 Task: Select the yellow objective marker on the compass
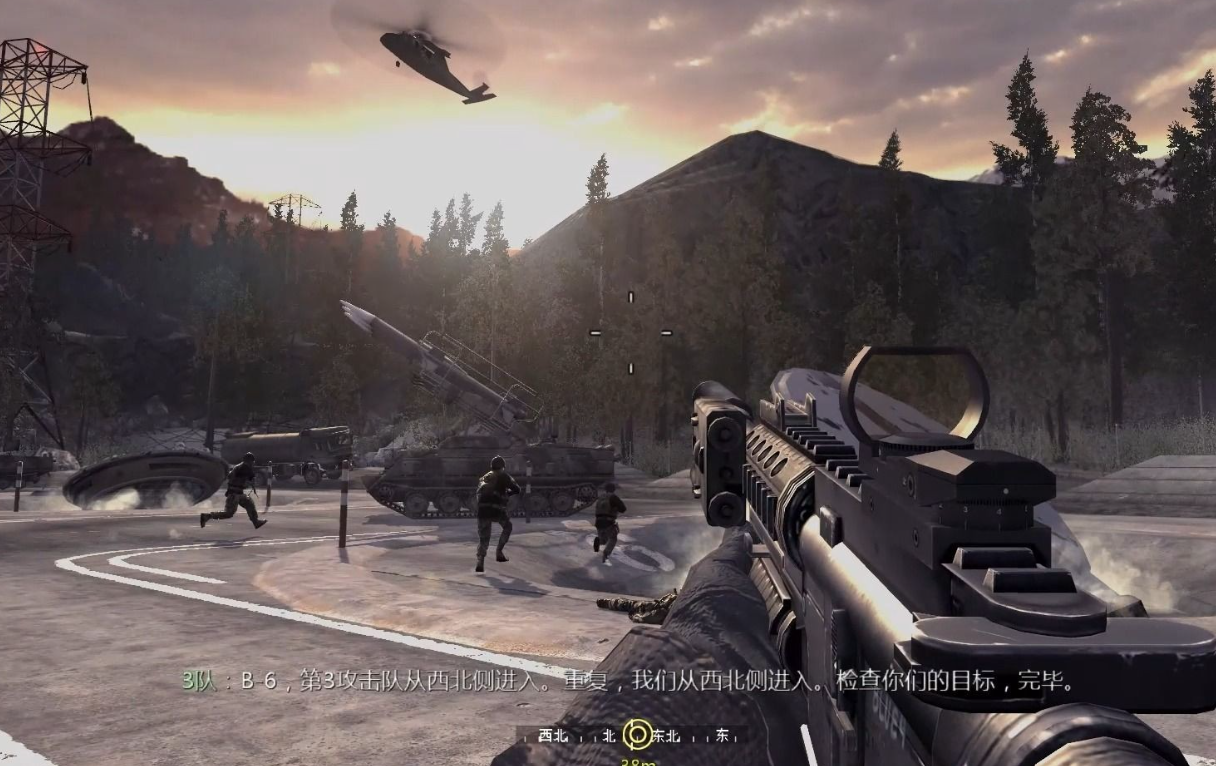(x=637, y=735)
